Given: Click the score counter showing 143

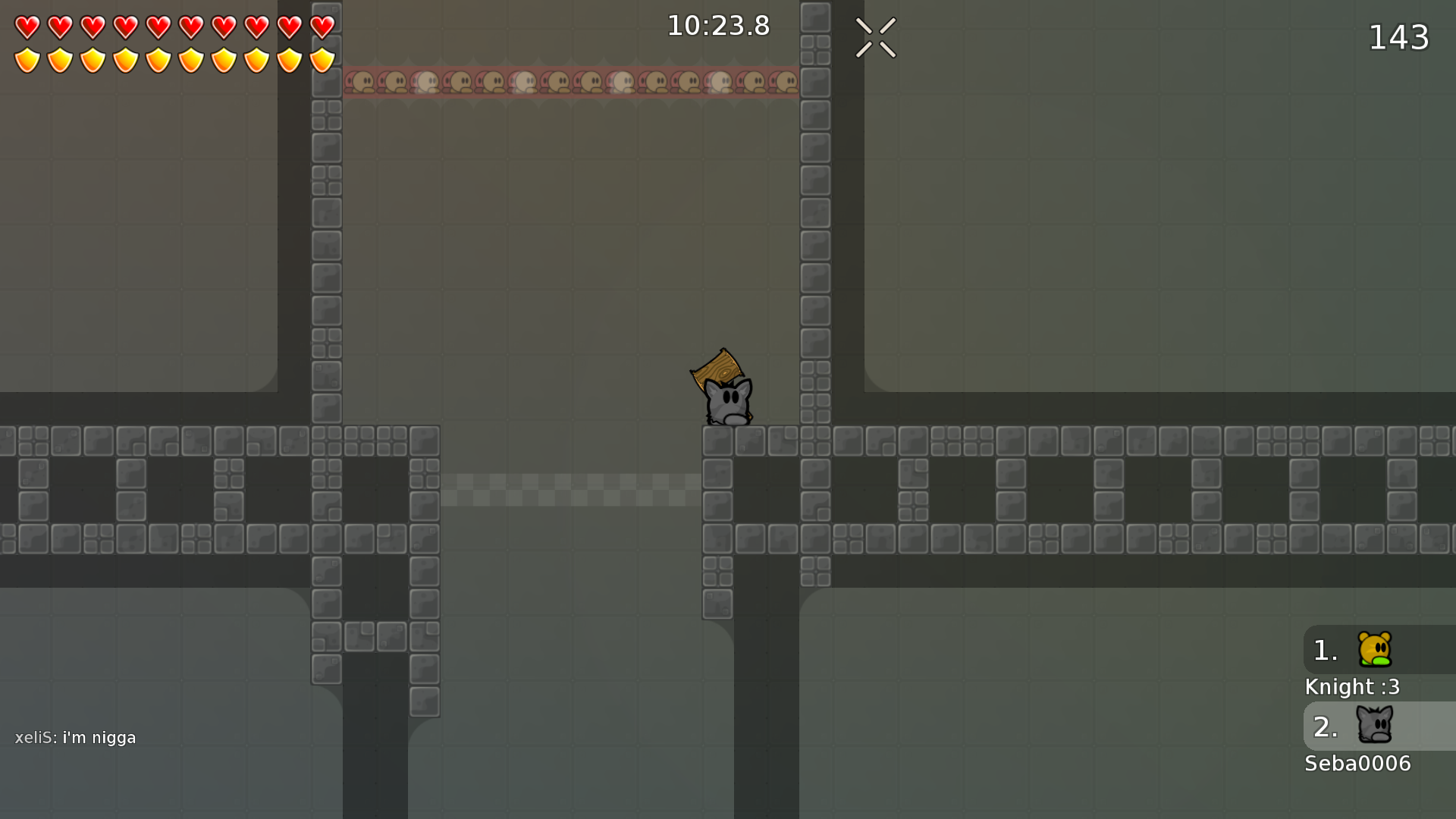Looking at the screenshot, I should [x=1399, y=37].
